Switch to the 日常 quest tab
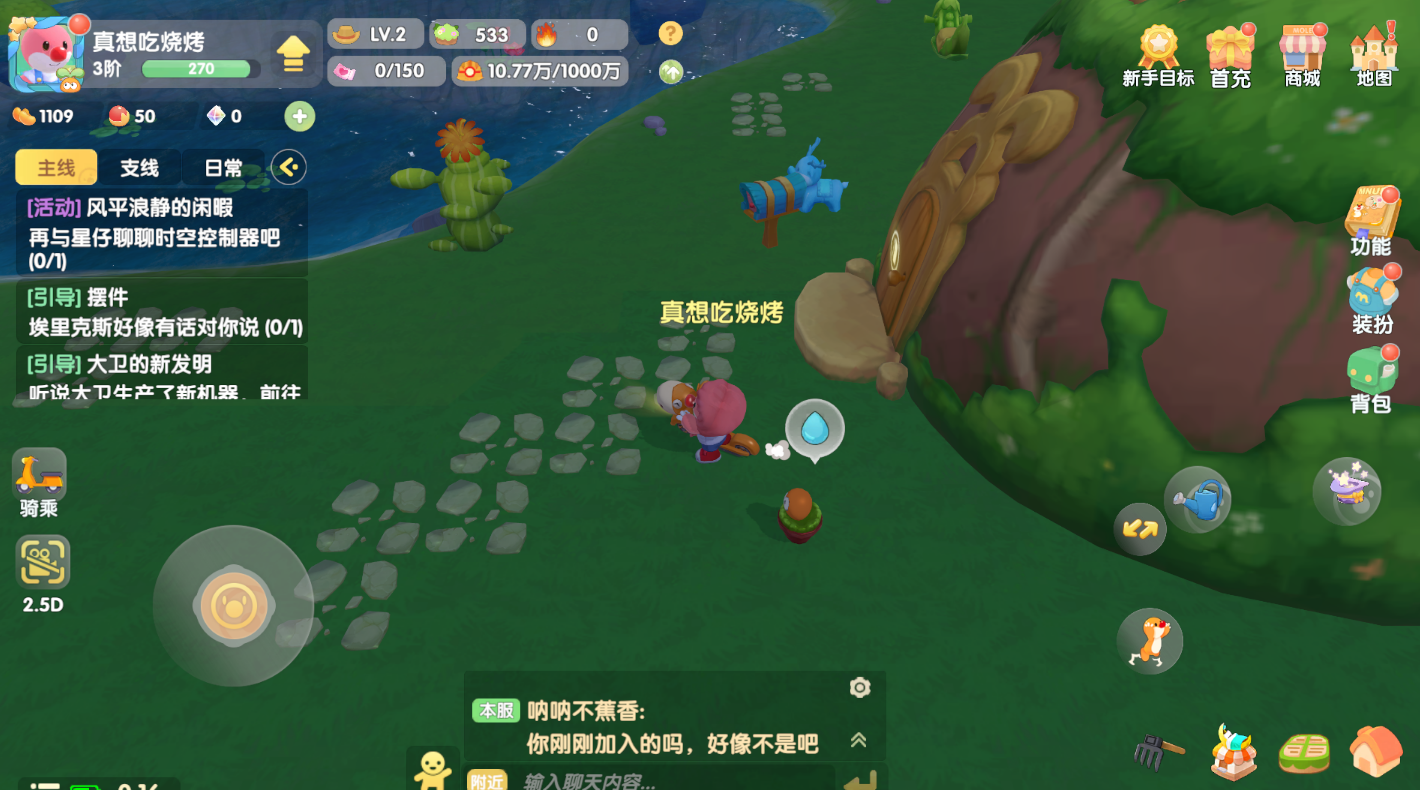1420x790 pixels. (x=222, y=167)
